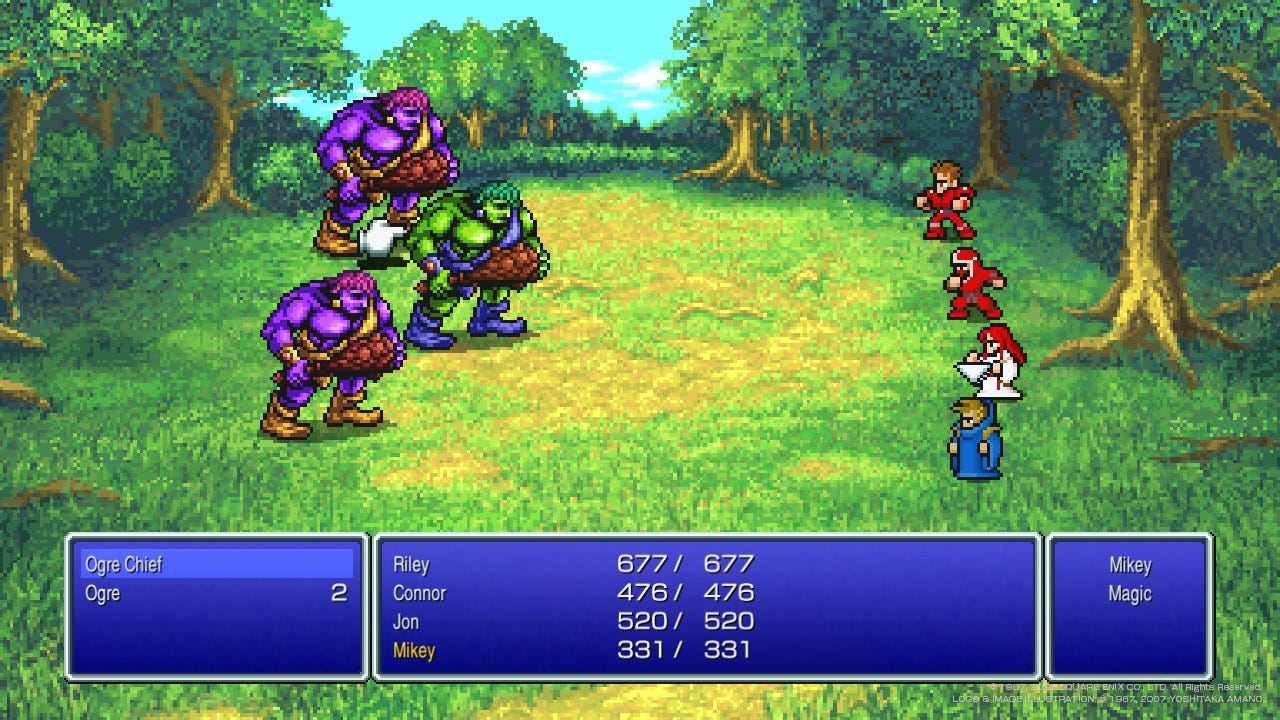Click the Magic command label
The height and width of the screenshot is (720, 1280).
click(1129, 594)
